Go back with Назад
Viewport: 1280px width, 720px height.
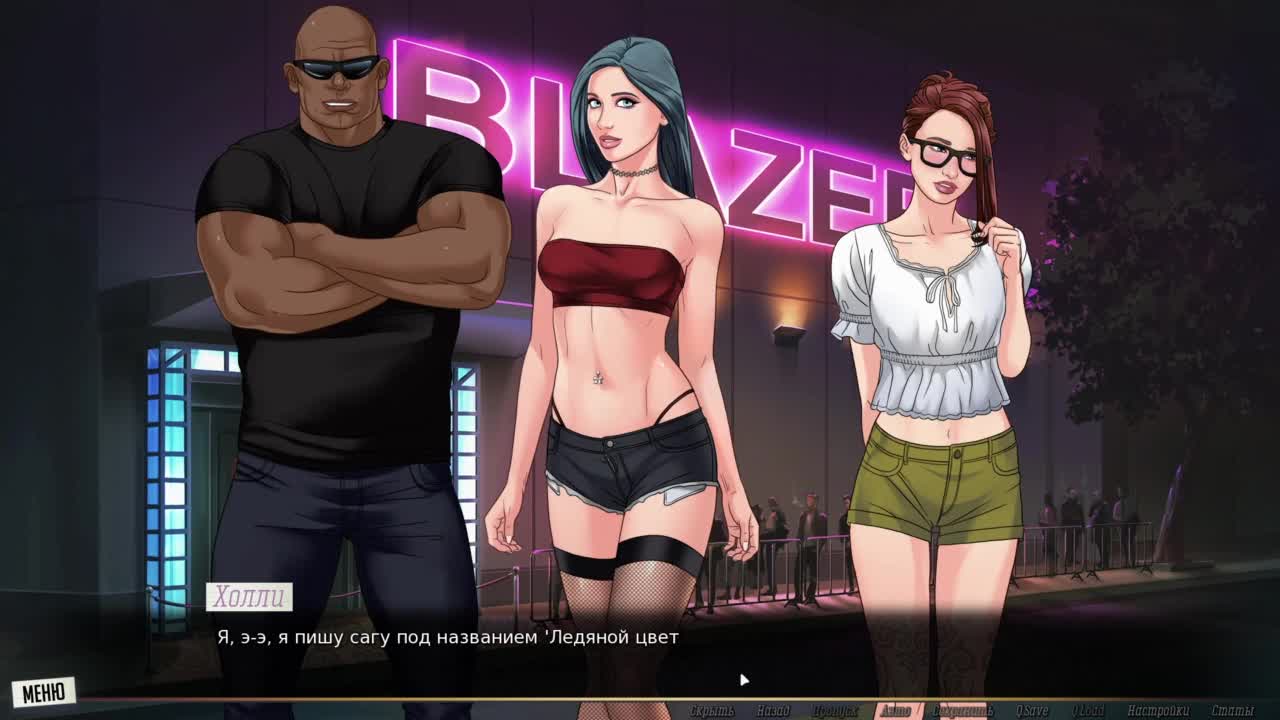click(773, 711)
